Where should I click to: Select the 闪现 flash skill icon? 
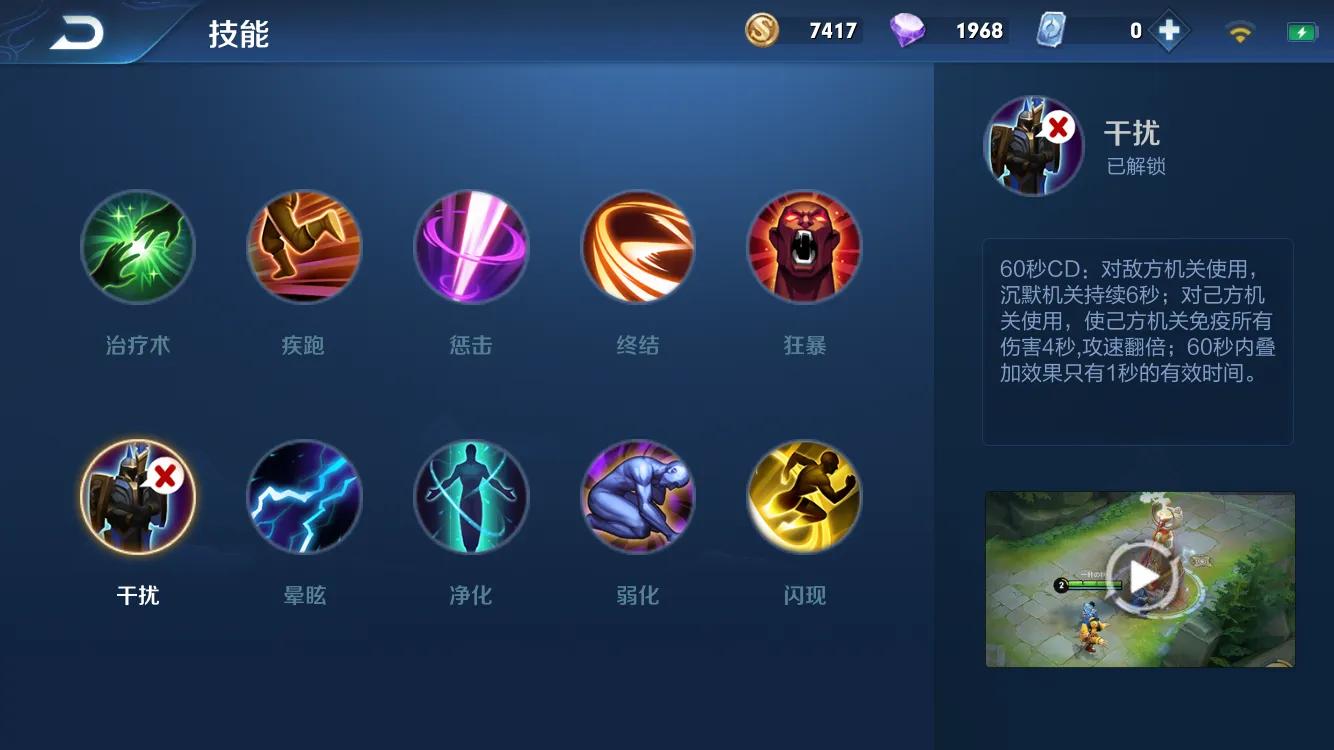point(804,496)
